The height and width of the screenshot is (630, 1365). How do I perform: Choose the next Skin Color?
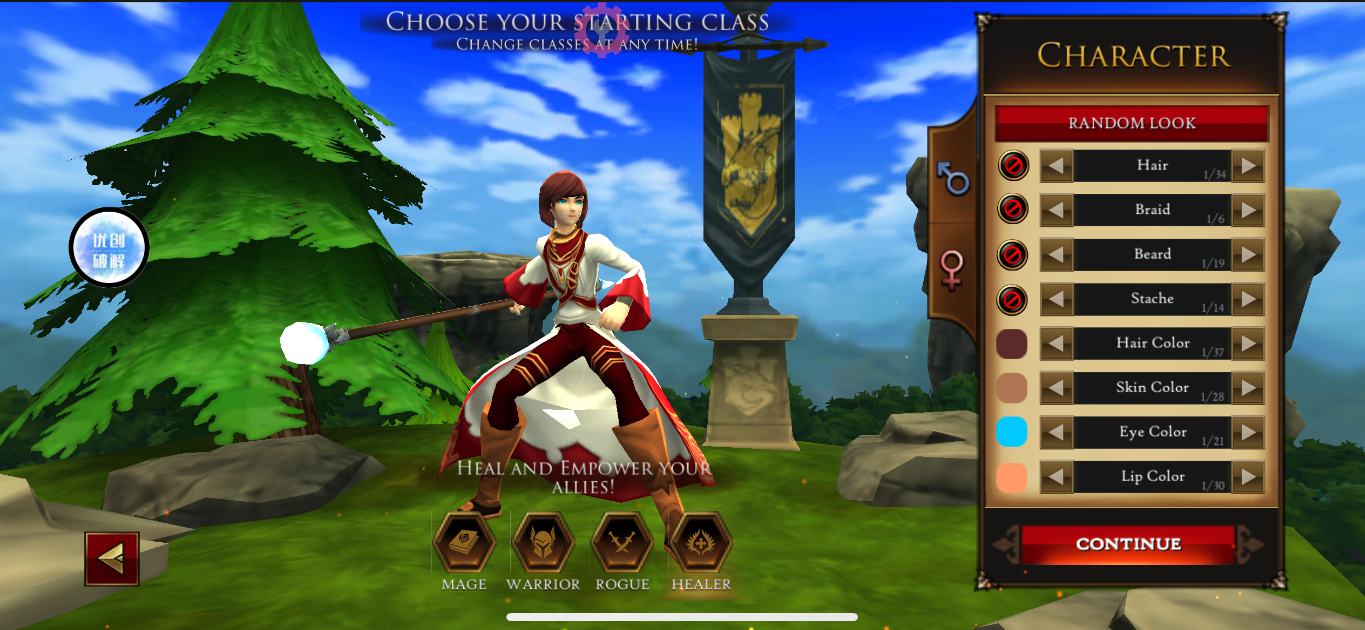pyautogui.click(x=1248, y=388)
